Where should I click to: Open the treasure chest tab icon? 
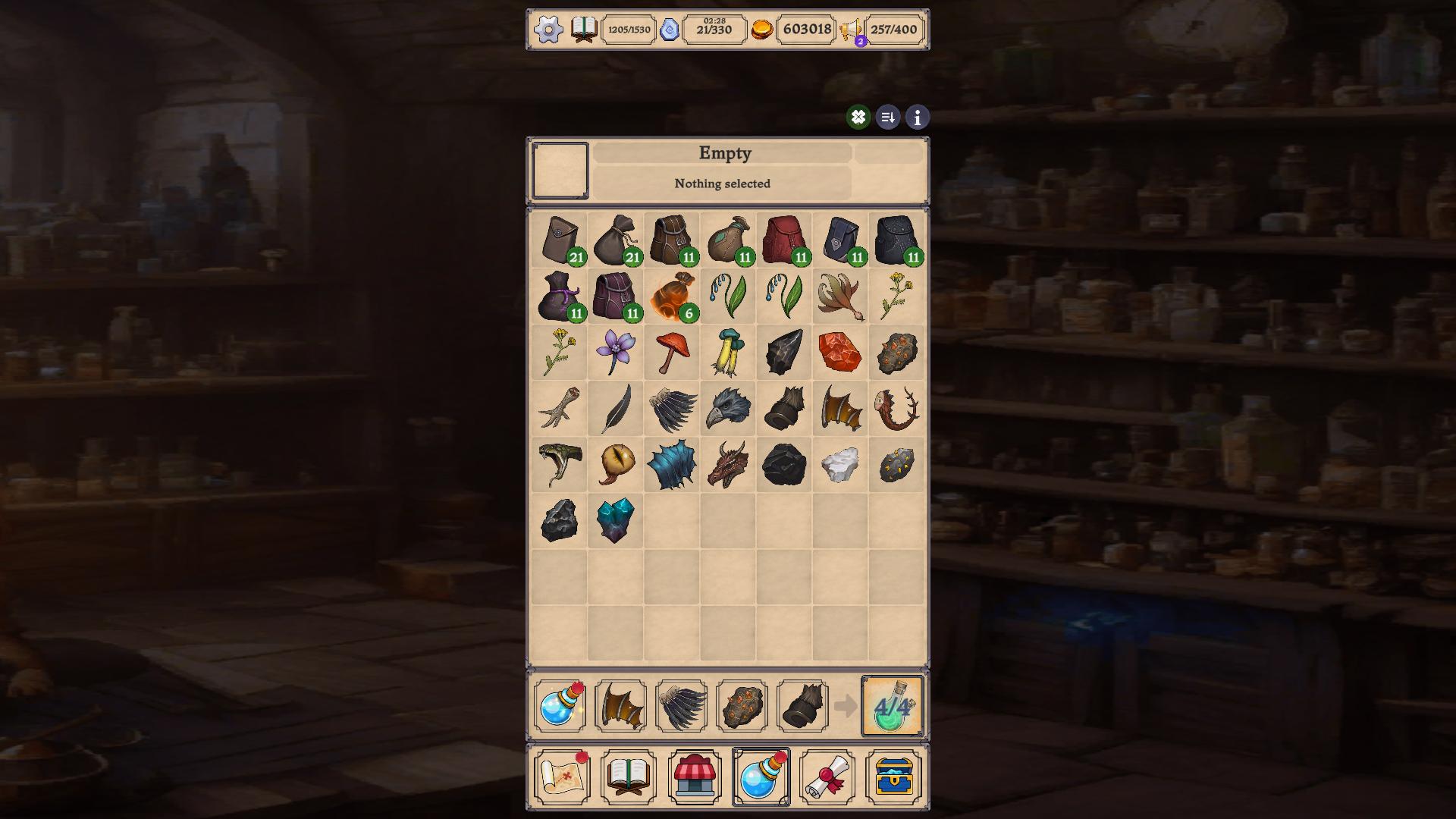[896, 775]
